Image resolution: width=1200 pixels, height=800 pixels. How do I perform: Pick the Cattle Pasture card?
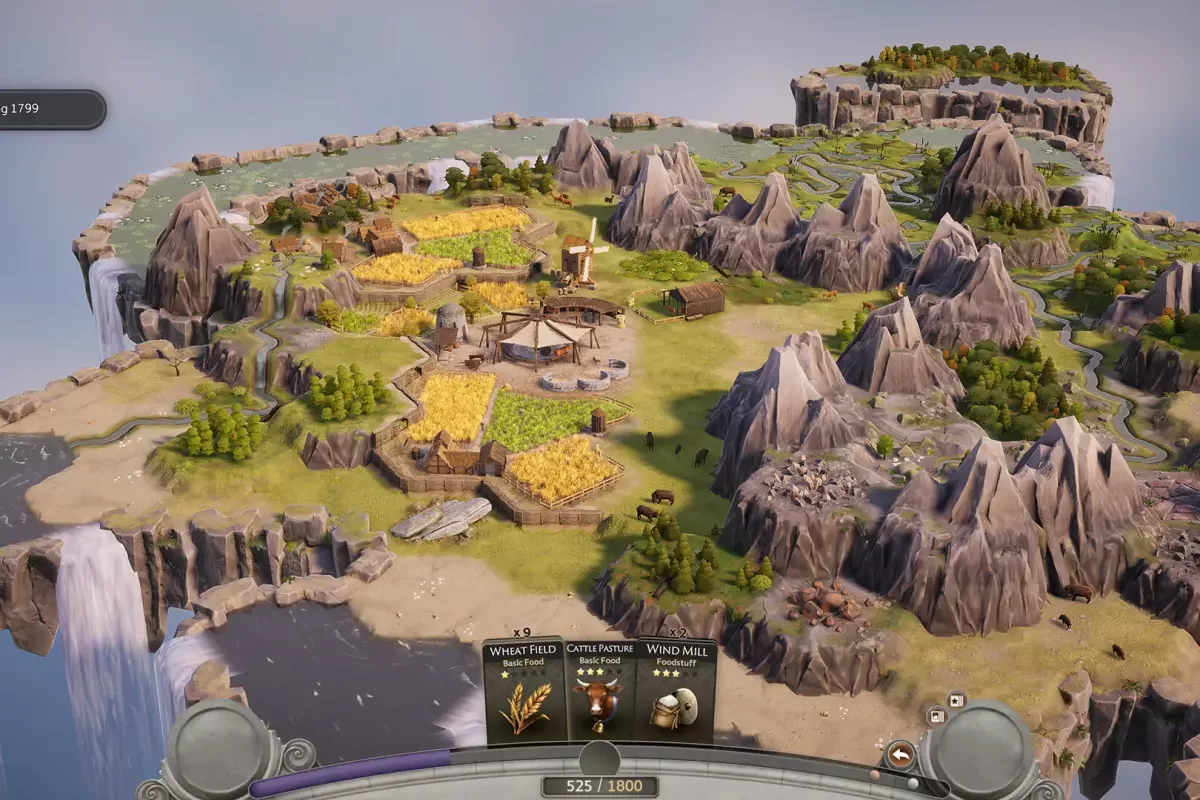click(x=600, y=690)
